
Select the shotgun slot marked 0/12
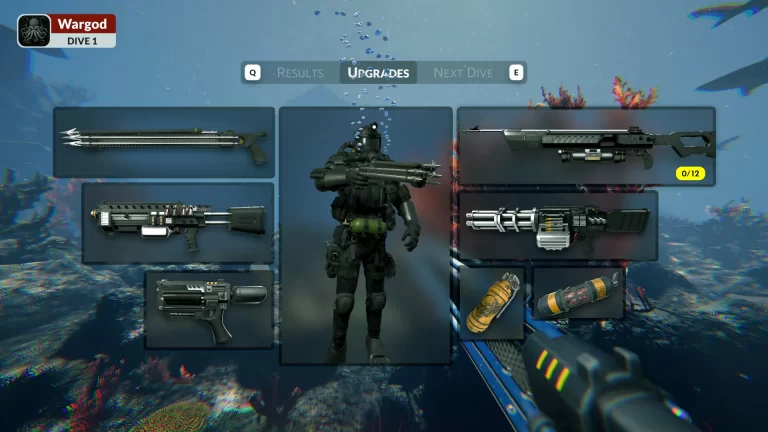tap(586, 146)
